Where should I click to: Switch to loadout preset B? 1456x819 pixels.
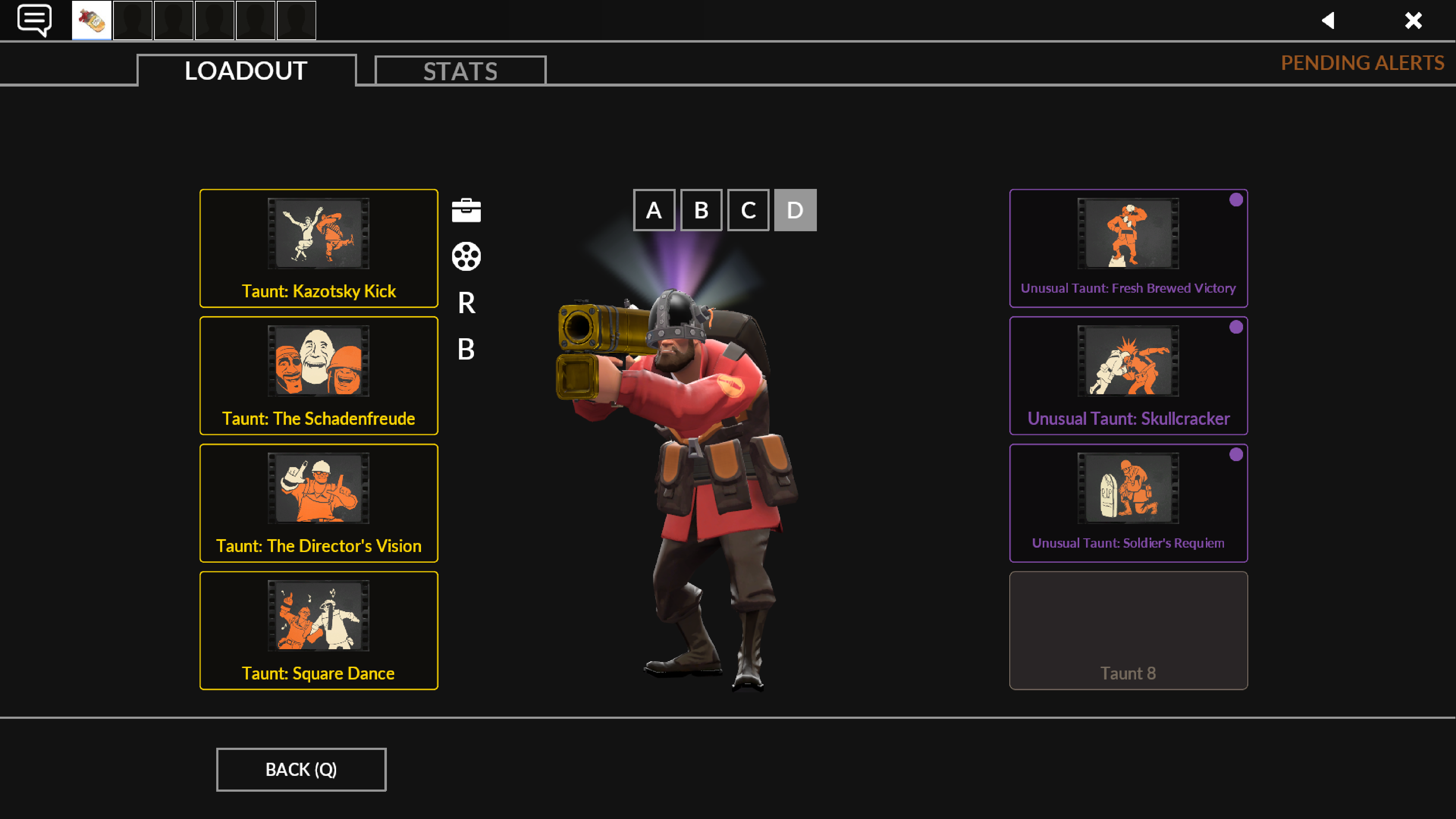(x=701, y=210)
